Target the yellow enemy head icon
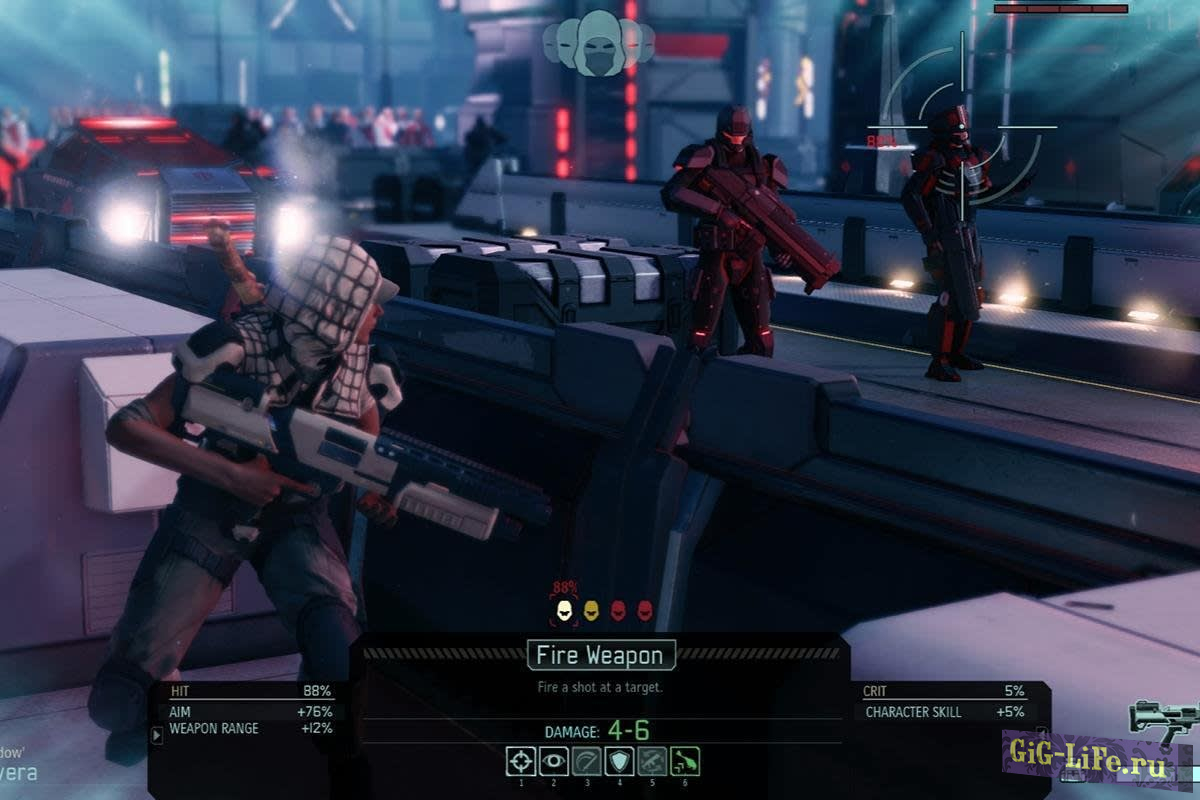The height and width of the screenshot is (800, 1200). tap(591, 609)
